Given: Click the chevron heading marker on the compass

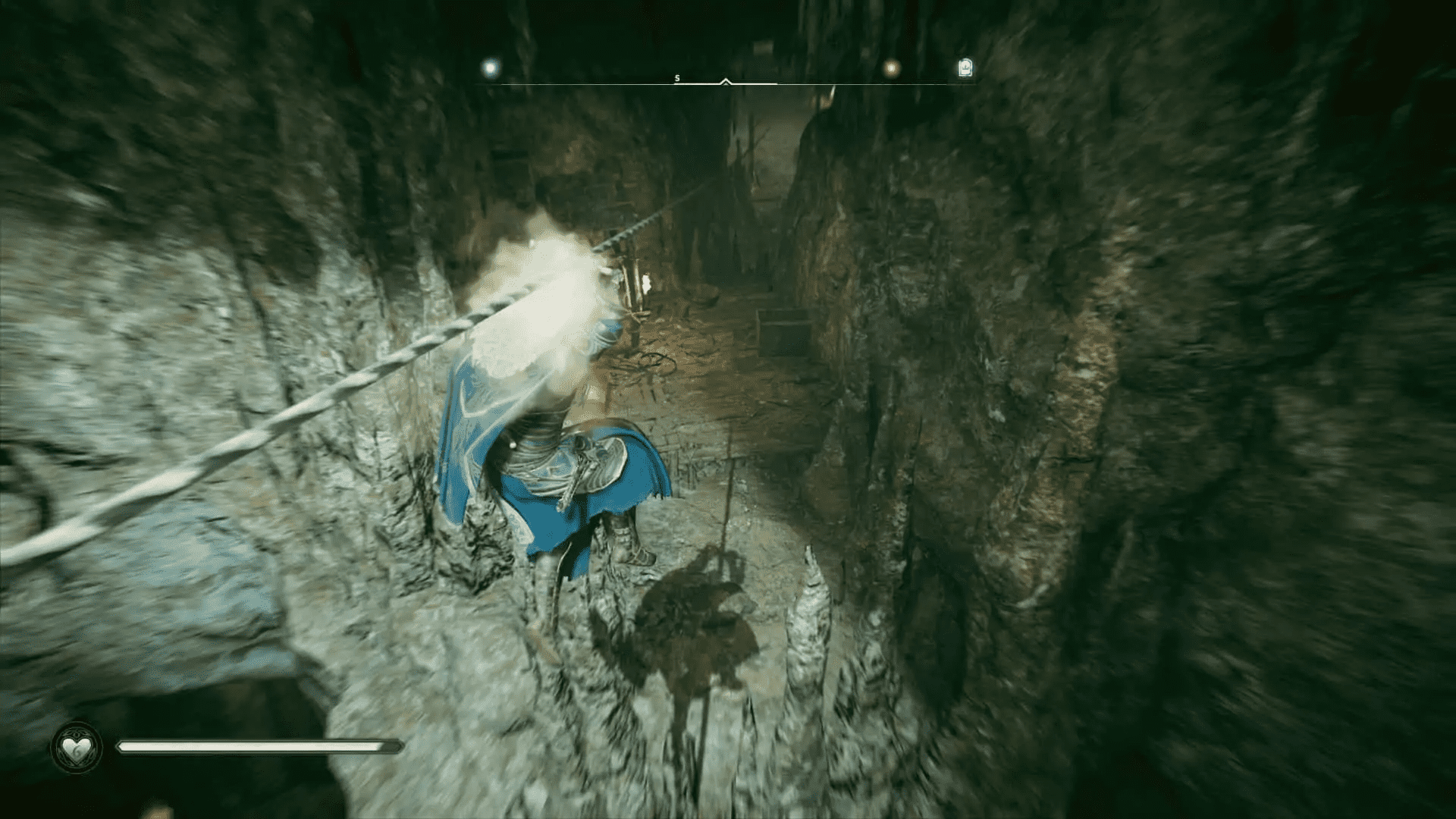Looking at the screenshot, I should click(724, 80).
